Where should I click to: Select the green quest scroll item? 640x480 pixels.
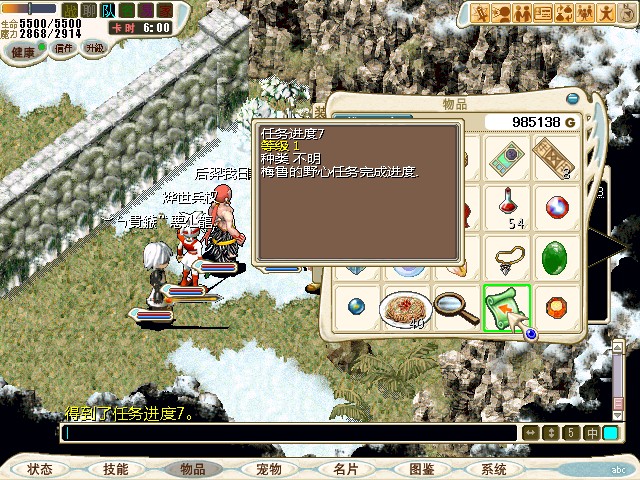point(506,306)
